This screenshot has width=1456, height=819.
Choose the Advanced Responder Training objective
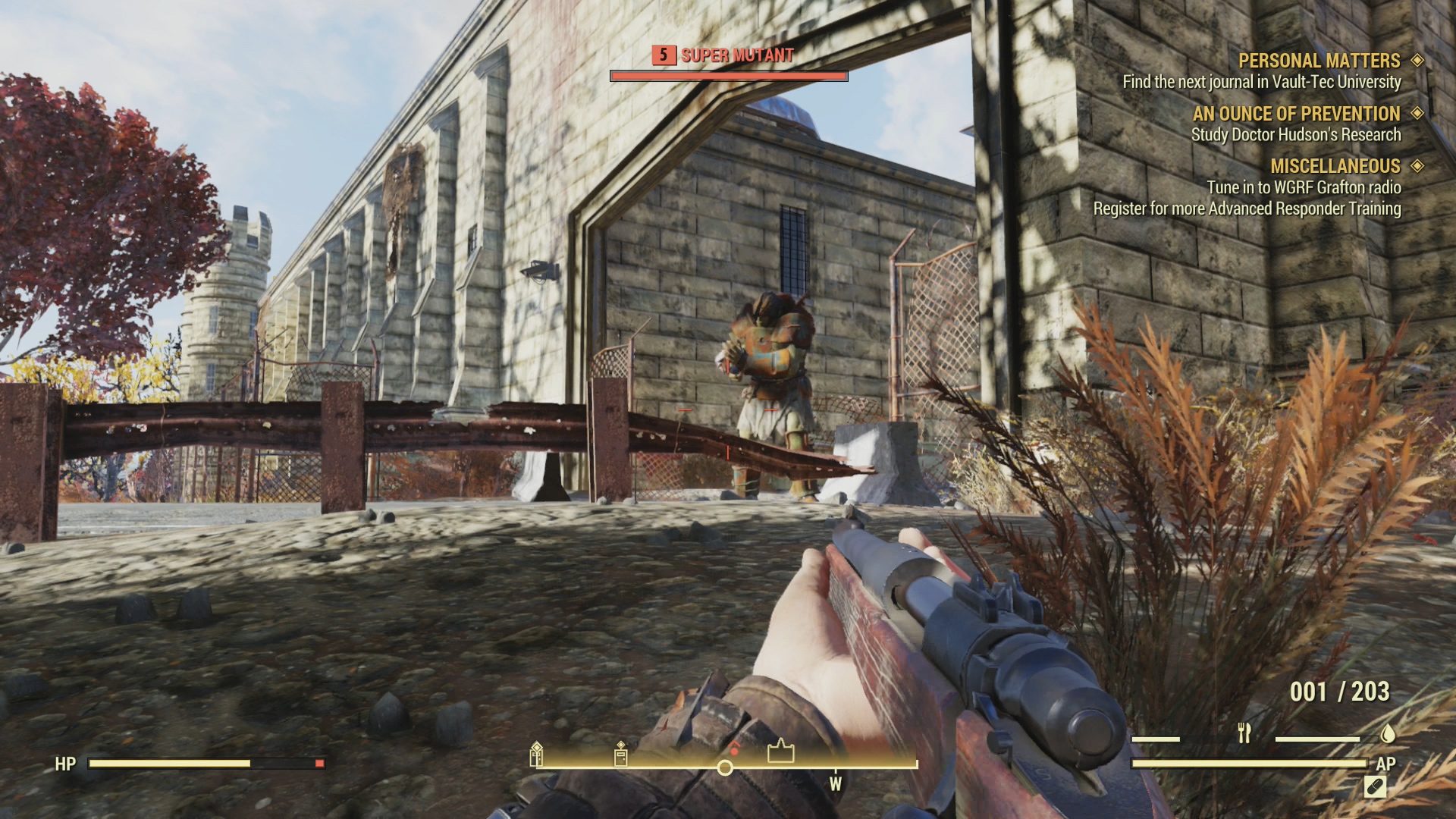(x=1247, y=209)
